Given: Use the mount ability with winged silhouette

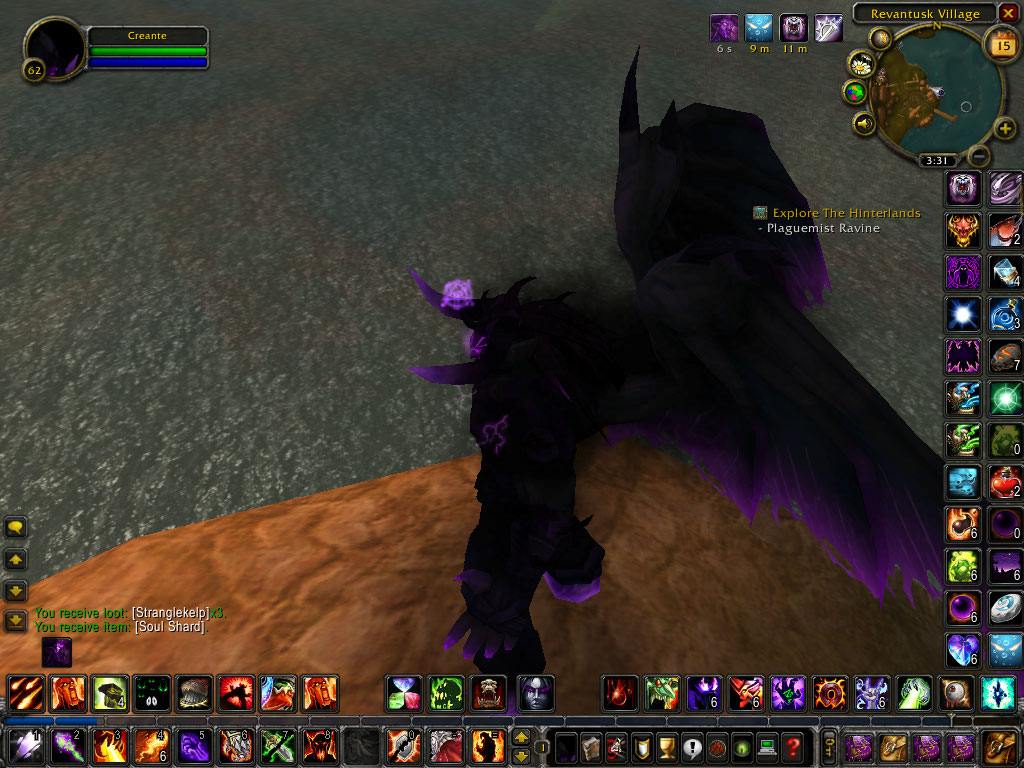Looking at the screenshot, I should 963,355.
